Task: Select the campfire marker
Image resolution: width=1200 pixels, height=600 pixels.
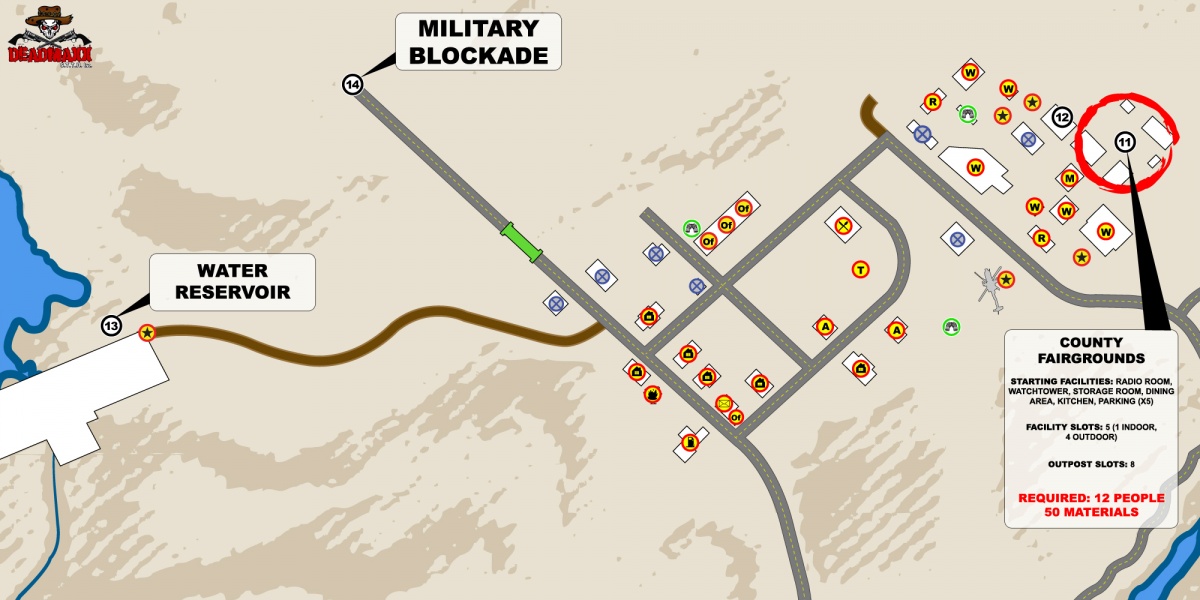Action: coord(652,393)
